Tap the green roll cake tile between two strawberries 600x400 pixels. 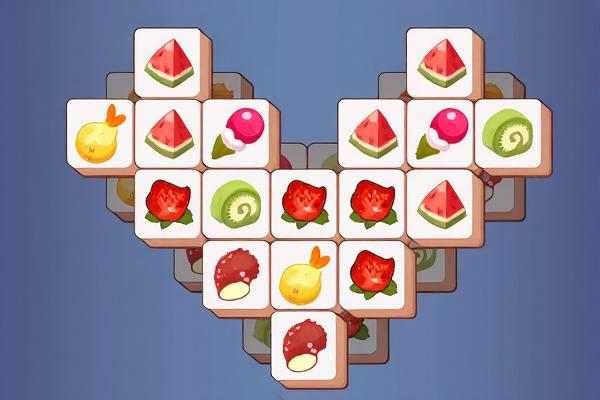coord(237,203)
